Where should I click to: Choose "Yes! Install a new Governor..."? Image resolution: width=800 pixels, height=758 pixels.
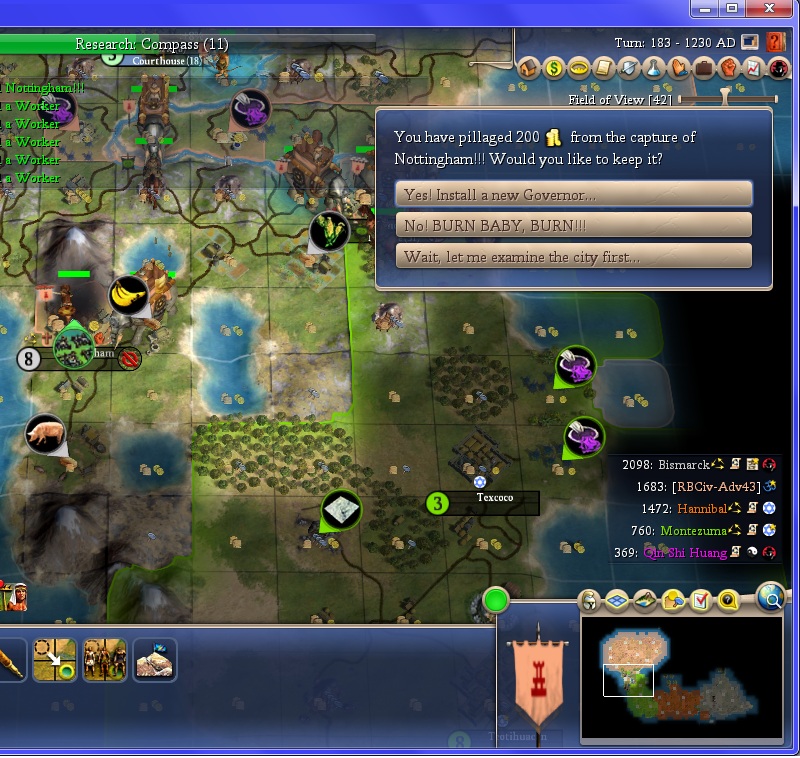(x=573, y=194)
